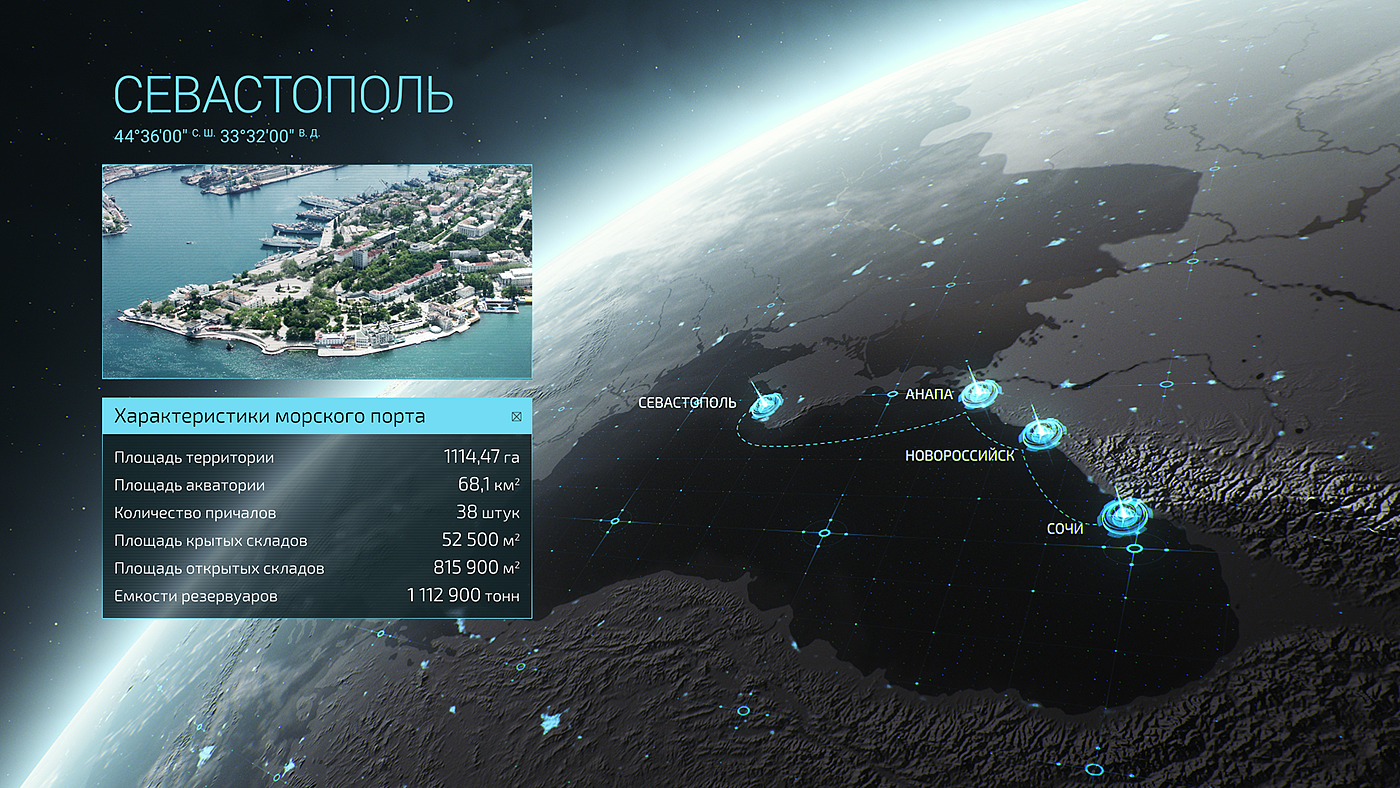Select the Севастополь port marker
Screen dimensions: 1400x788
point(767,404)
